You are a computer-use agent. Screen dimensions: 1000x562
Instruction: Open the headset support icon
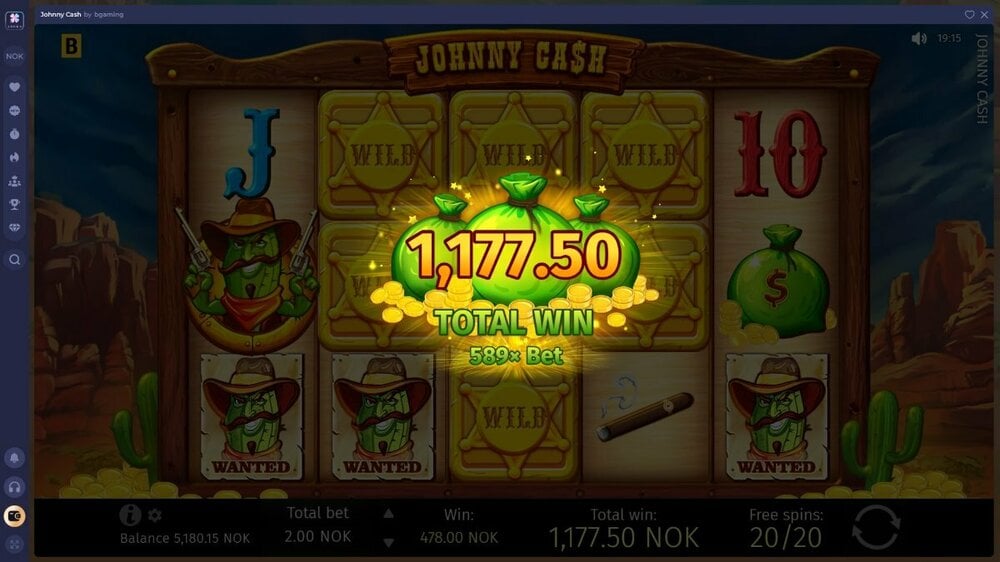click(15, 487)
